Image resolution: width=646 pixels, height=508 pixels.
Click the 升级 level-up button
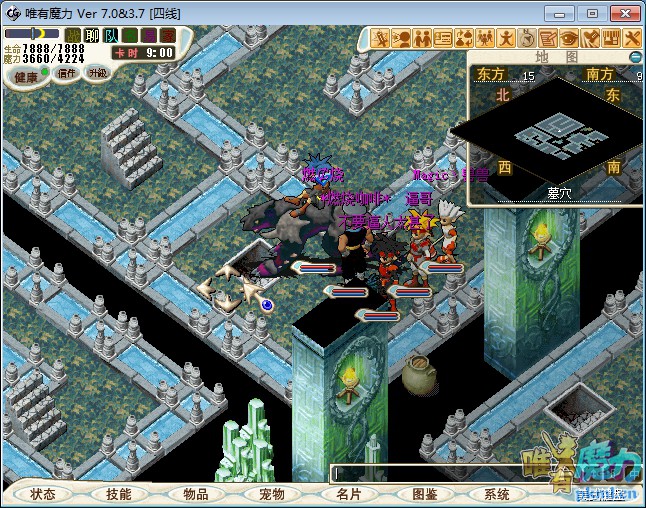98,73
